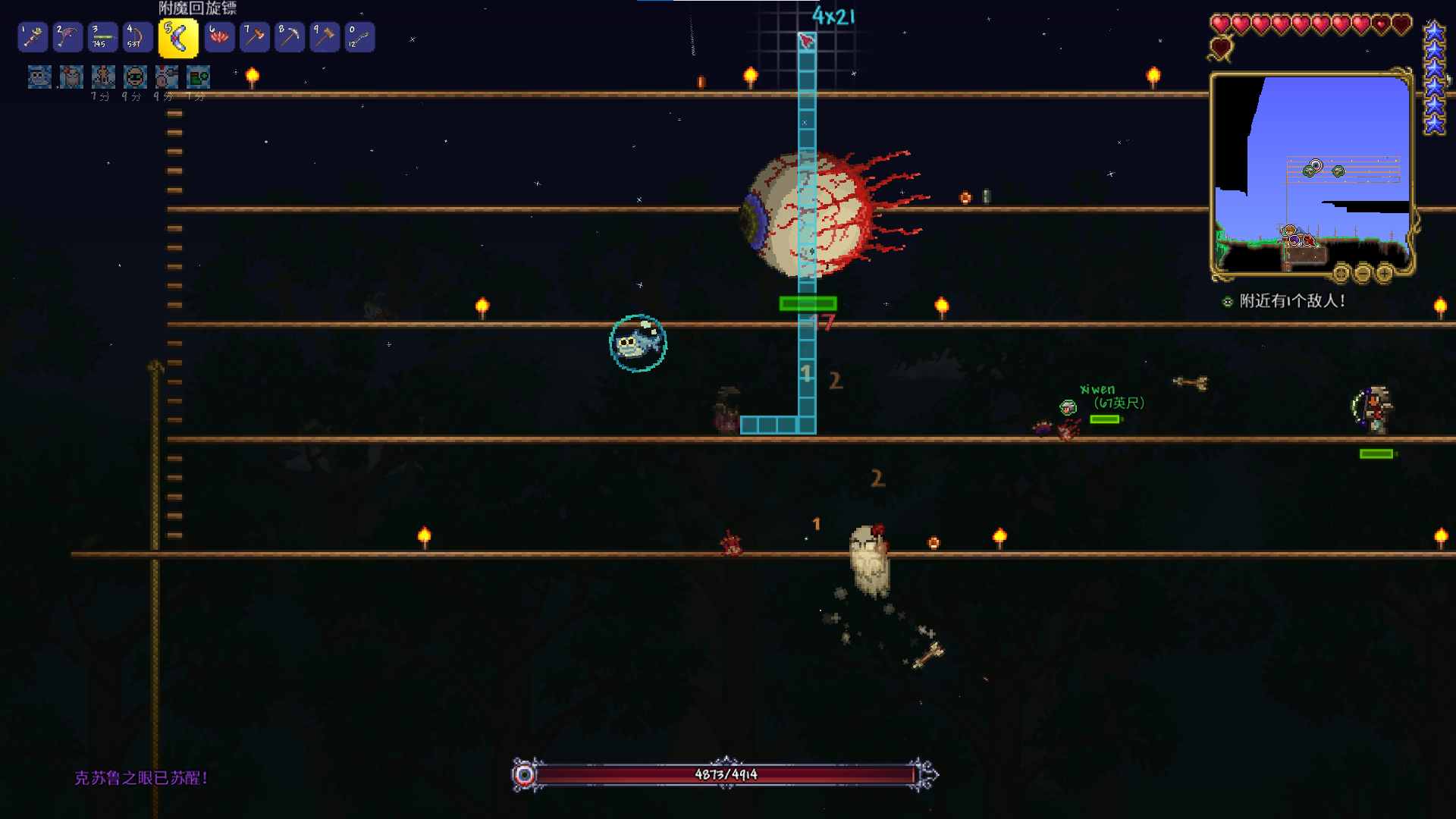Click the masked face buff icon
1456x819 pixels.
pyautogui.click(x=135, y=77)
